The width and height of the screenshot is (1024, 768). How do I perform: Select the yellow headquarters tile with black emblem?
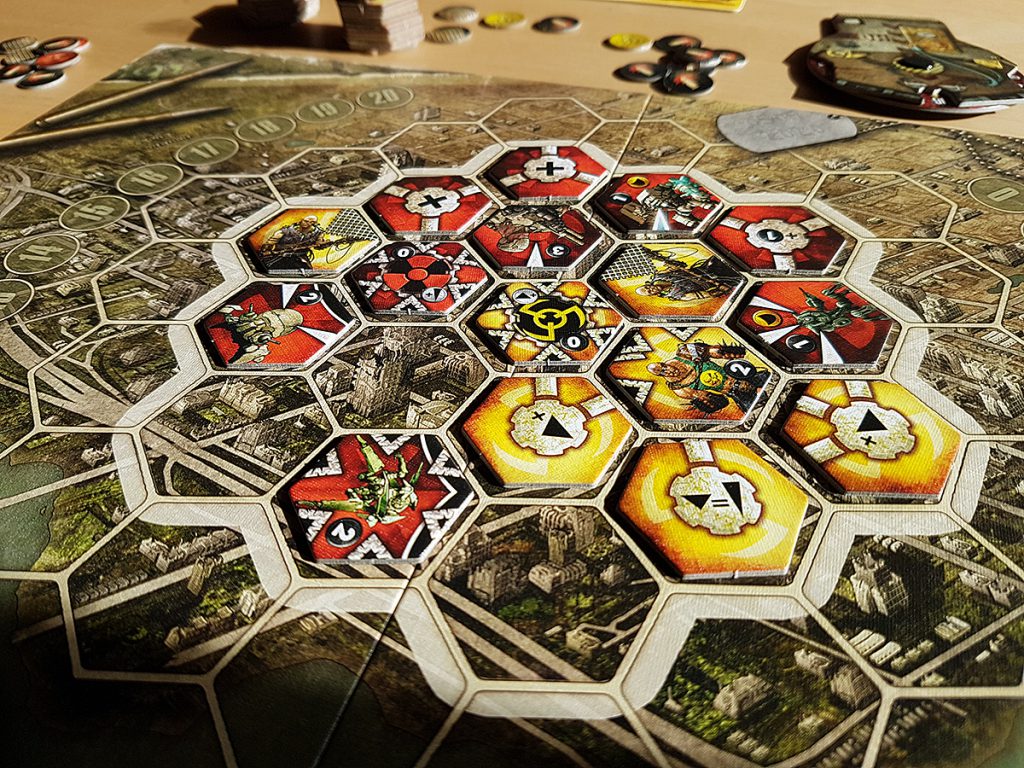point(547,322)
